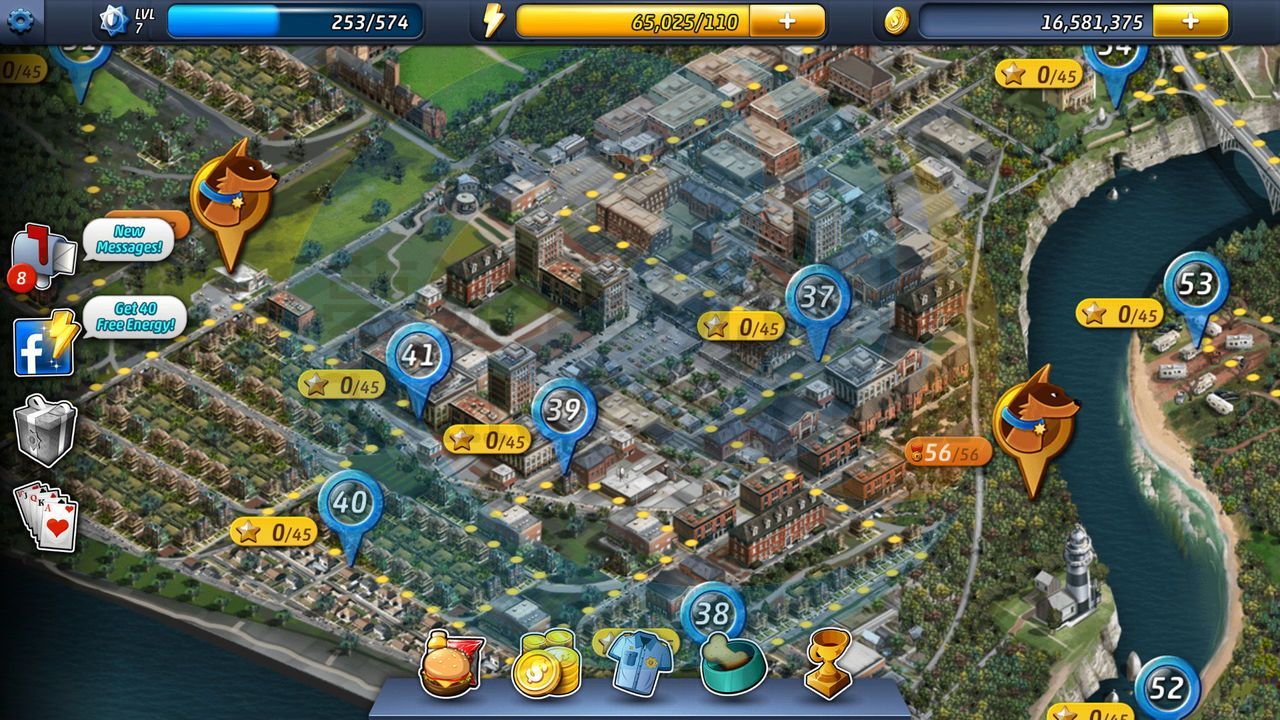Select map marker number 40

tap(350, 503)
